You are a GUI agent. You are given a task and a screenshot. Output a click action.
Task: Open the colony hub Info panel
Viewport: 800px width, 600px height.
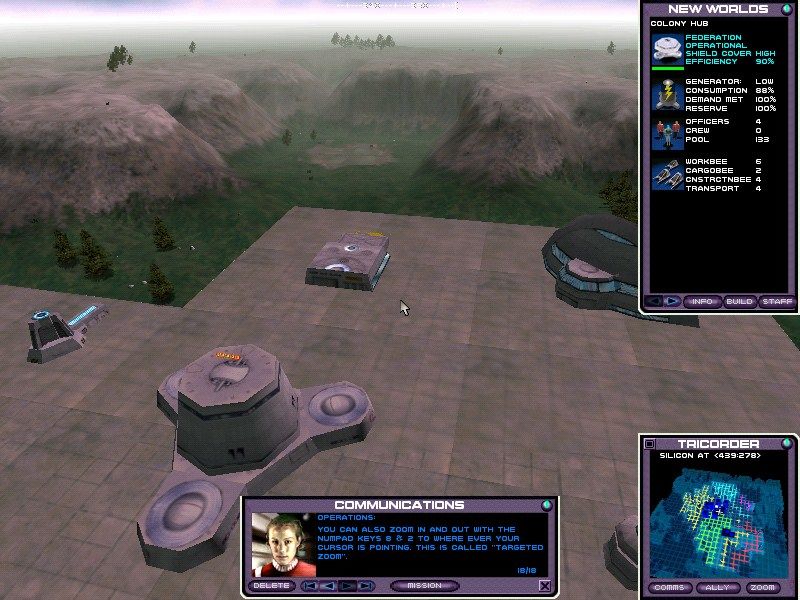coord(703,301)
